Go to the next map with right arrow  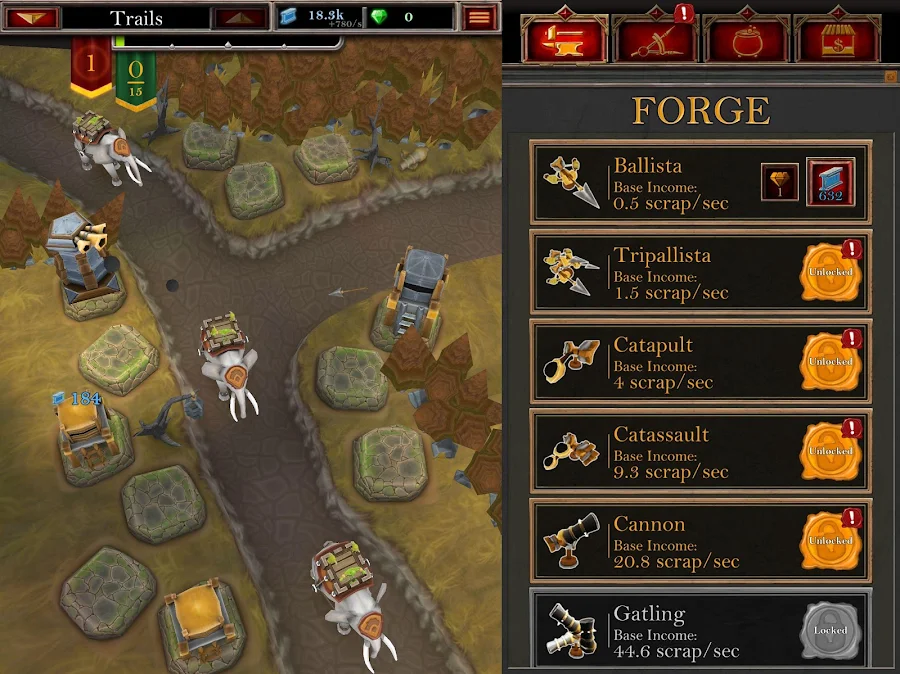pos(241,17)
